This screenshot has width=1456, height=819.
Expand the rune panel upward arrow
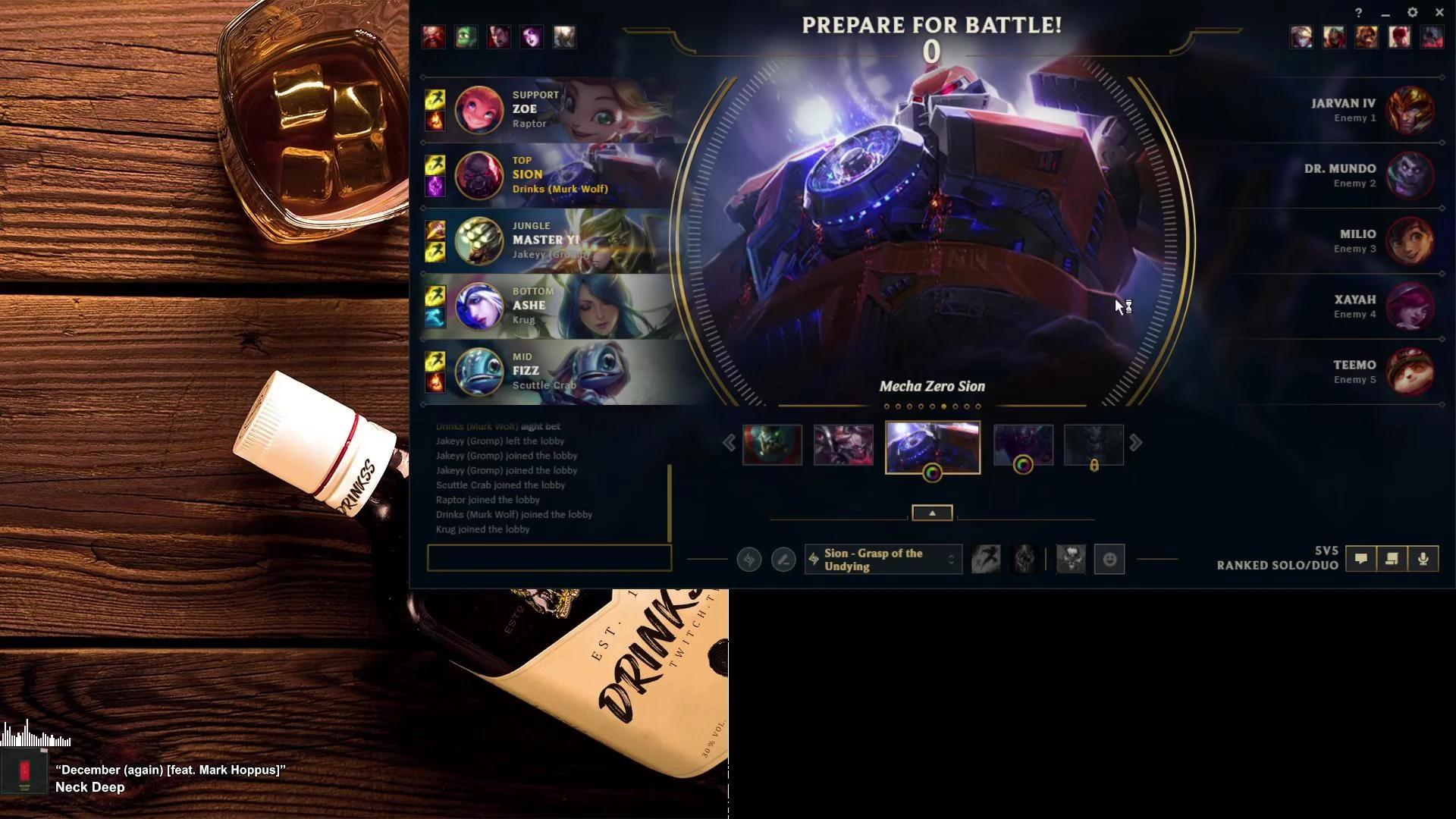click(x=932, y=512)
